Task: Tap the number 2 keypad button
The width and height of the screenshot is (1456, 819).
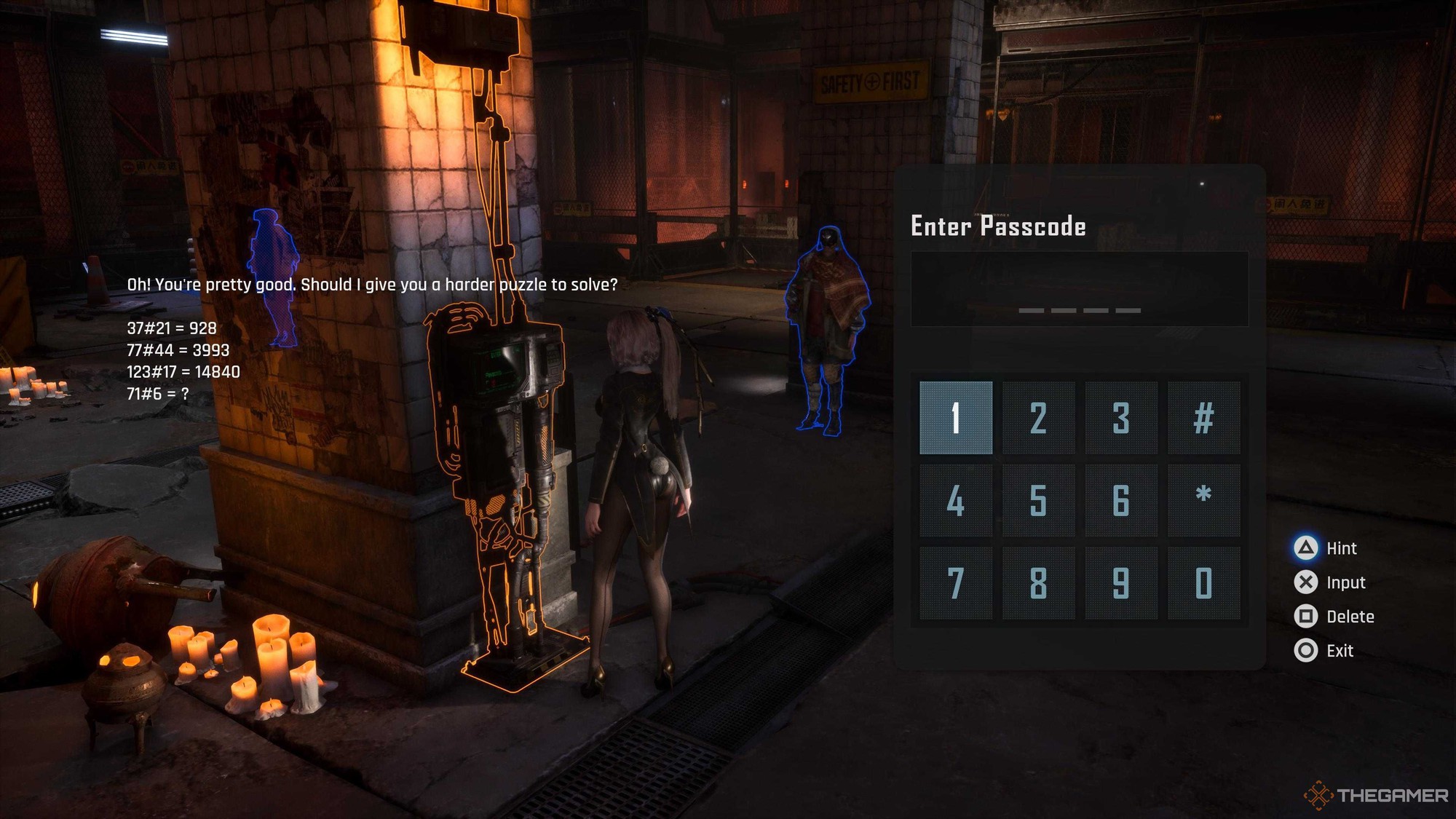Action: [1038, 418]
